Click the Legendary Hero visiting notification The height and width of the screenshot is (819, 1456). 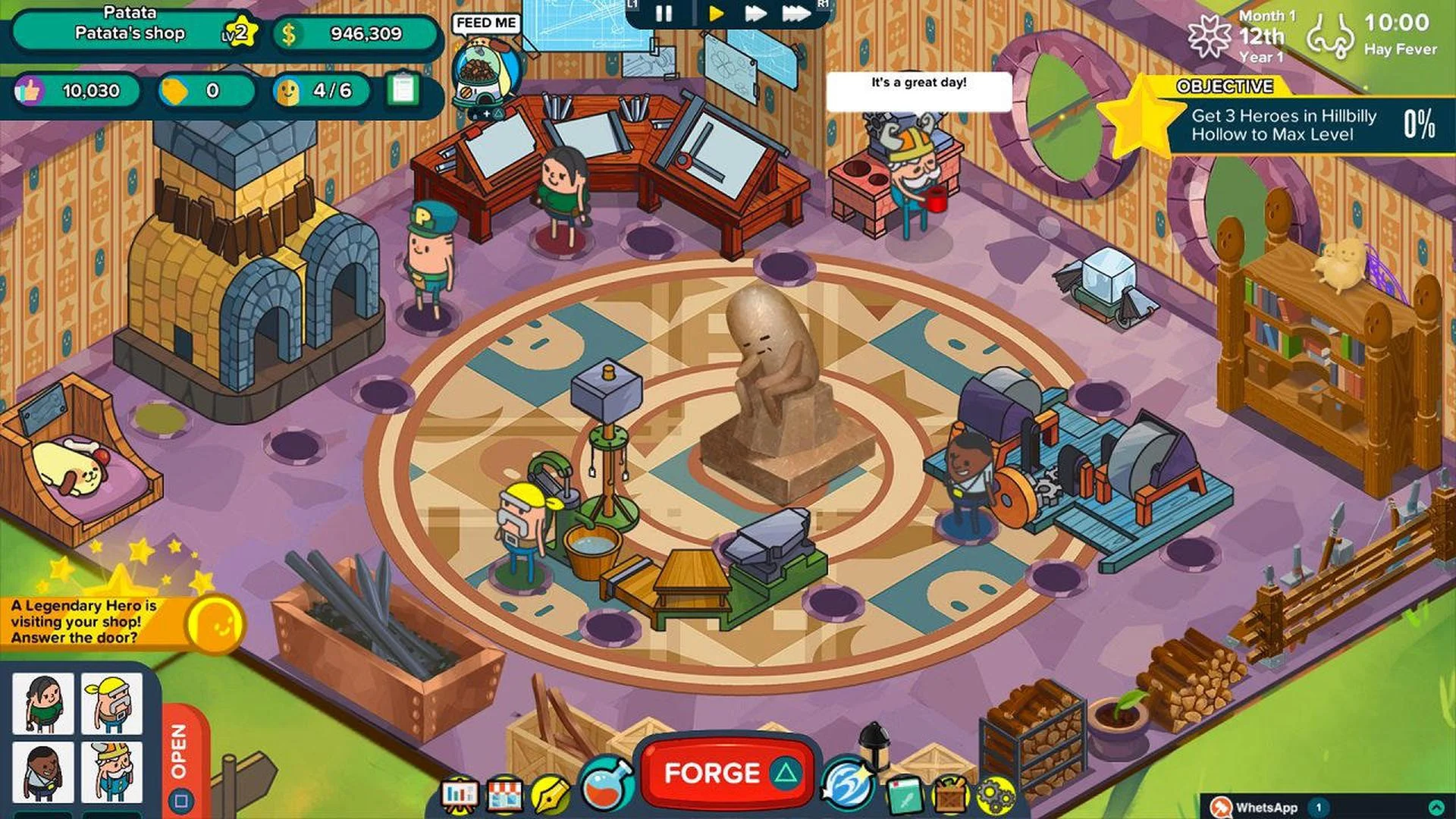(83, 621)
